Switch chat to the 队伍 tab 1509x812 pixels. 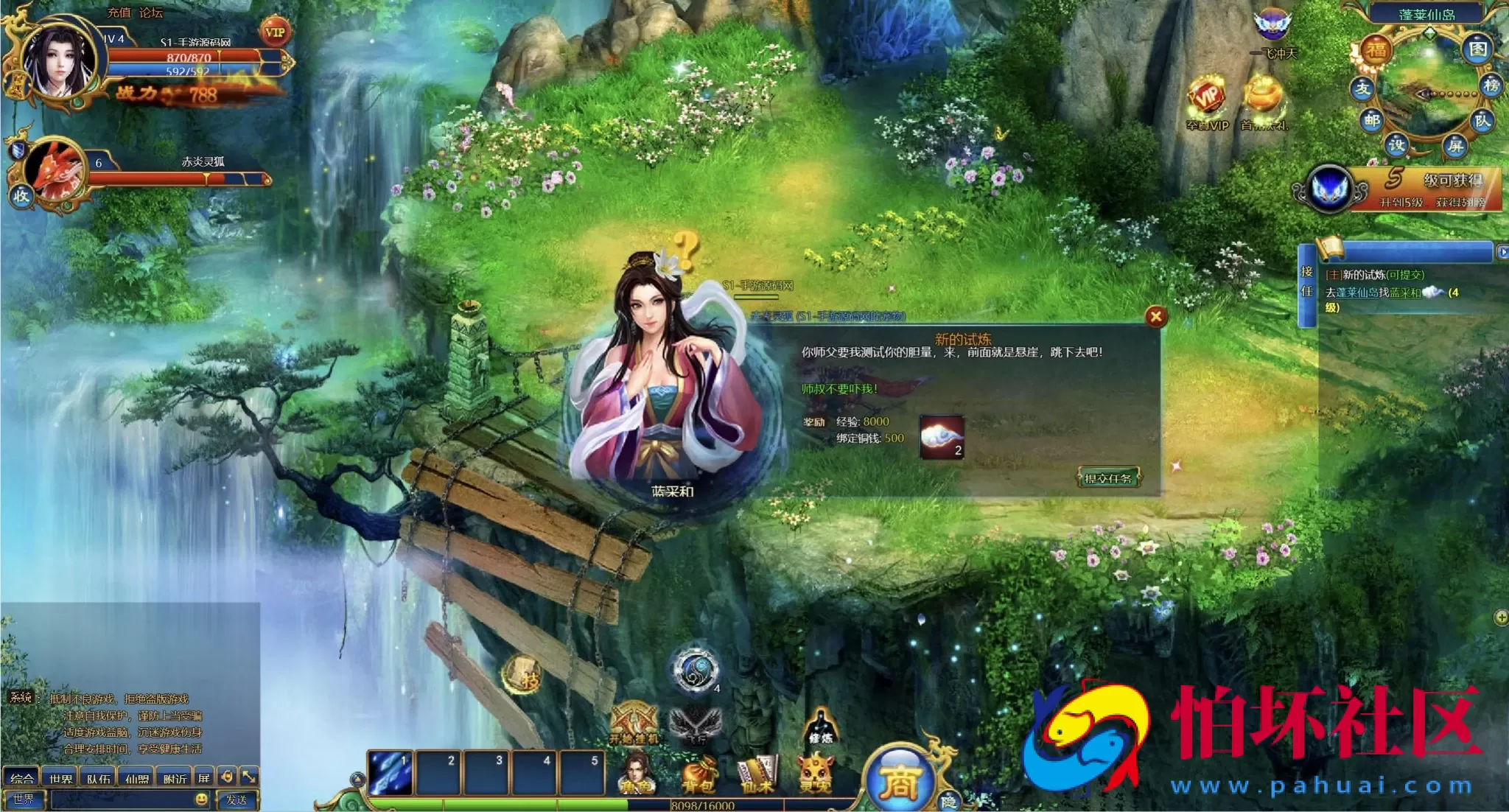click(99, 778)
